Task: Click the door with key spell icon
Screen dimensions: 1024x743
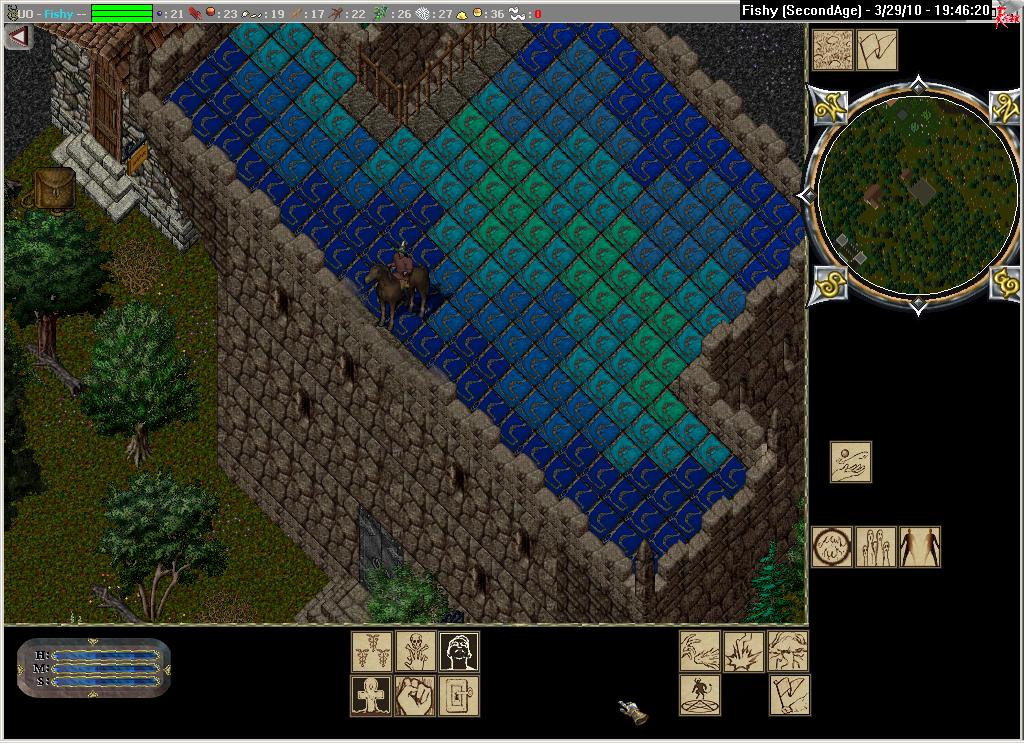Action: (x=459, y=696)
